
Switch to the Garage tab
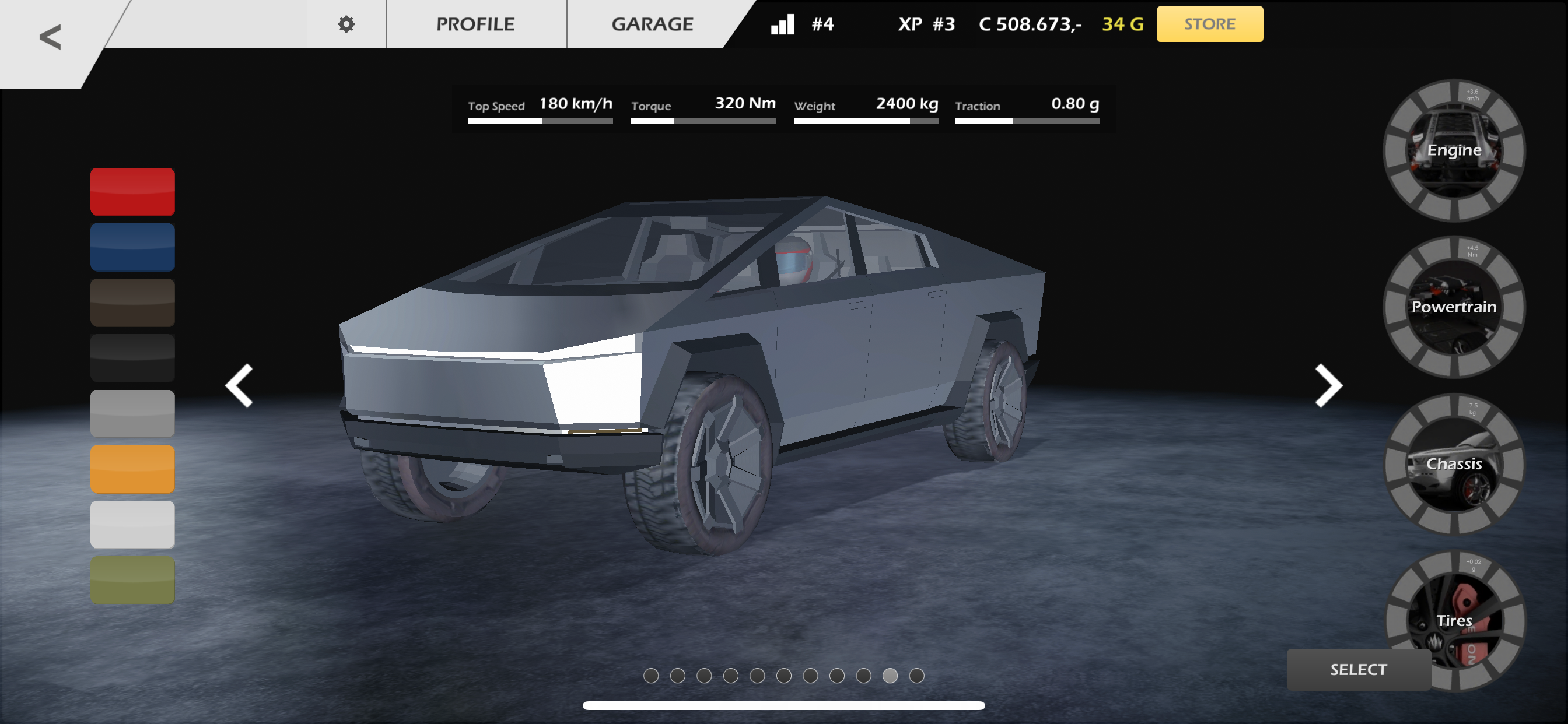652,24
